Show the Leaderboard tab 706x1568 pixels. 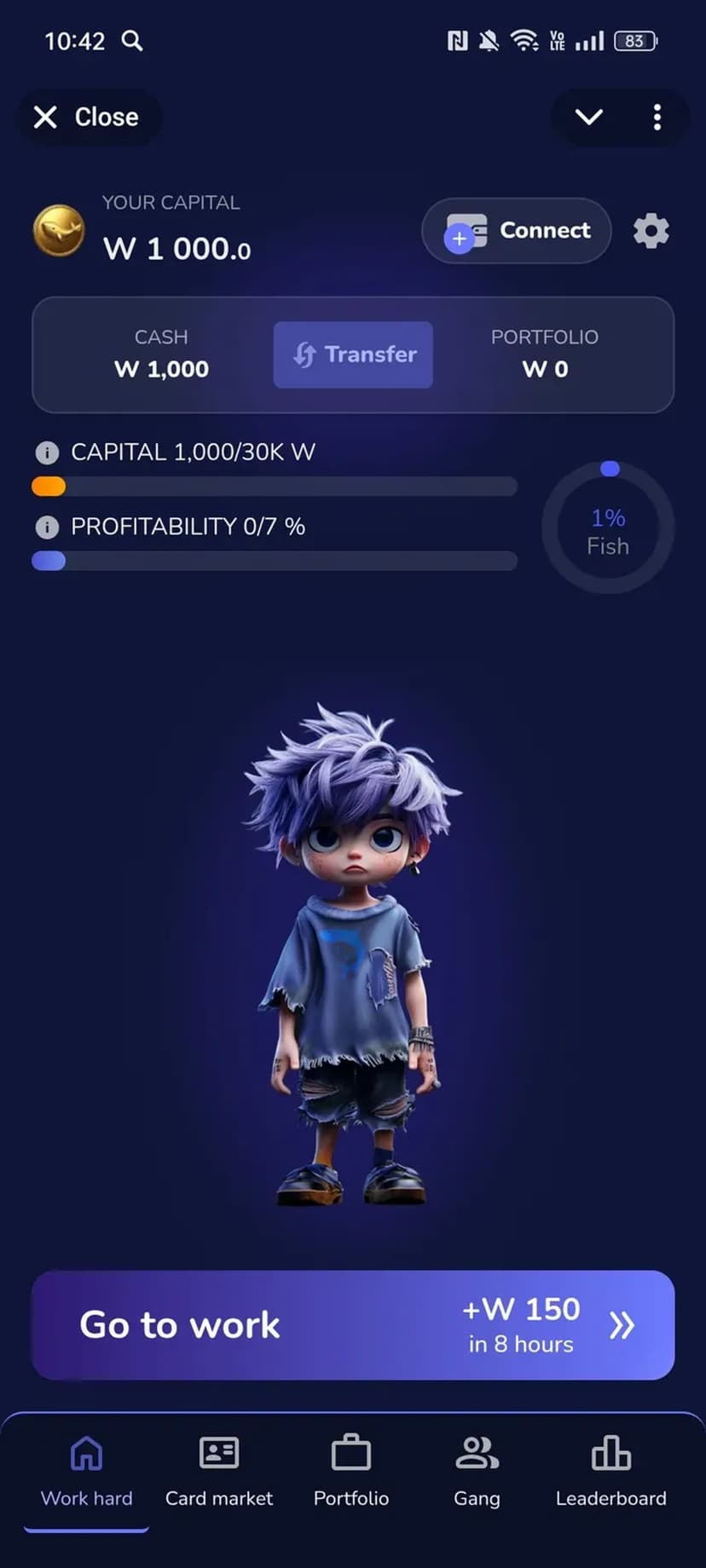pyautogui.click(x=611, y=1471)
